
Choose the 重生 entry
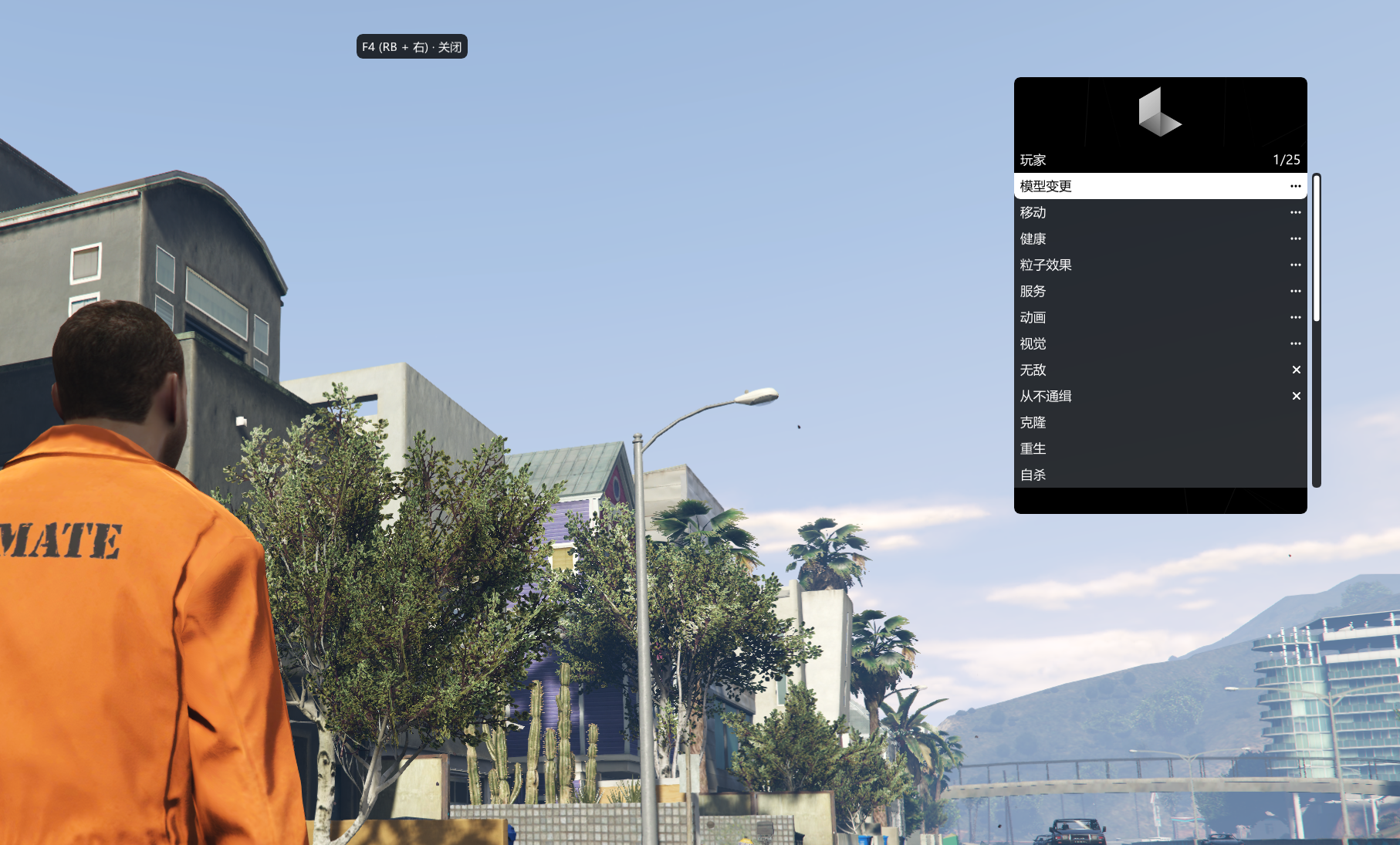pos(1159,448)
